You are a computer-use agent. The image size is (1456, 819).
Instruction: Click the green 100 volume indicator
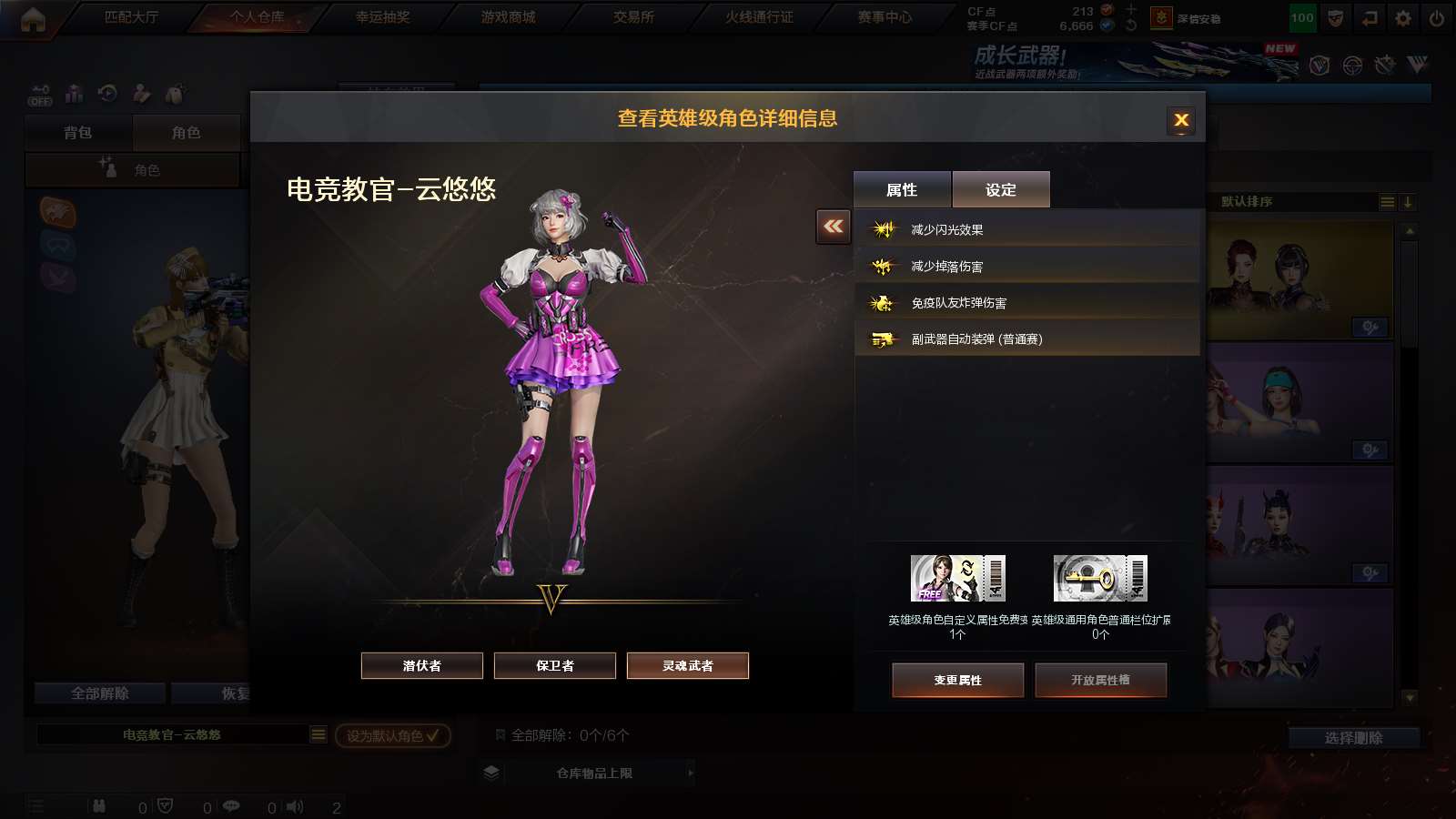(1302, 16)
